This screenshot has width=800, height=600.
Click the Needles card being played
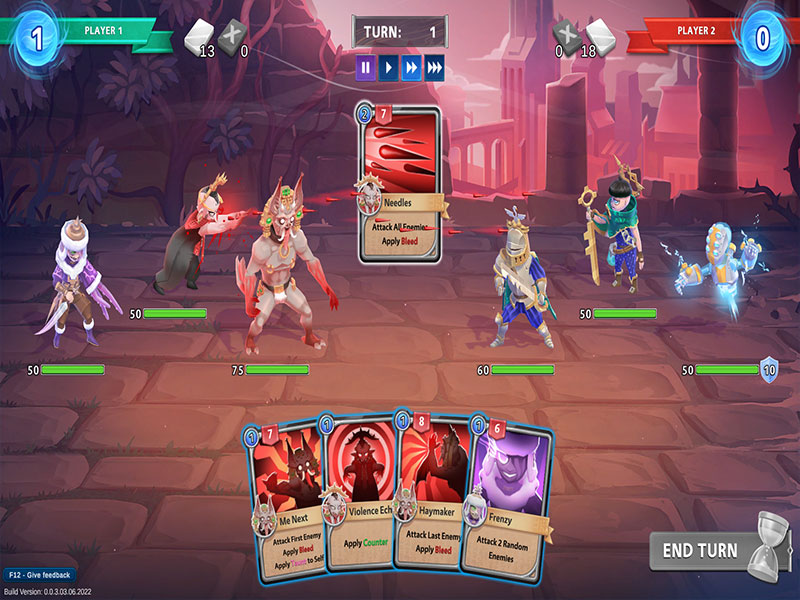pyautogui.click(x=399, y=185)
